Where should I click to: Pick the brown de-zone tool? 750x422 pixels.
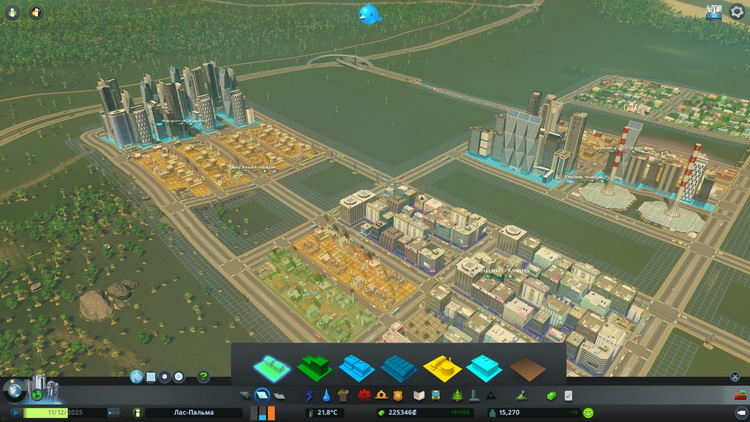tap(527, 367)
